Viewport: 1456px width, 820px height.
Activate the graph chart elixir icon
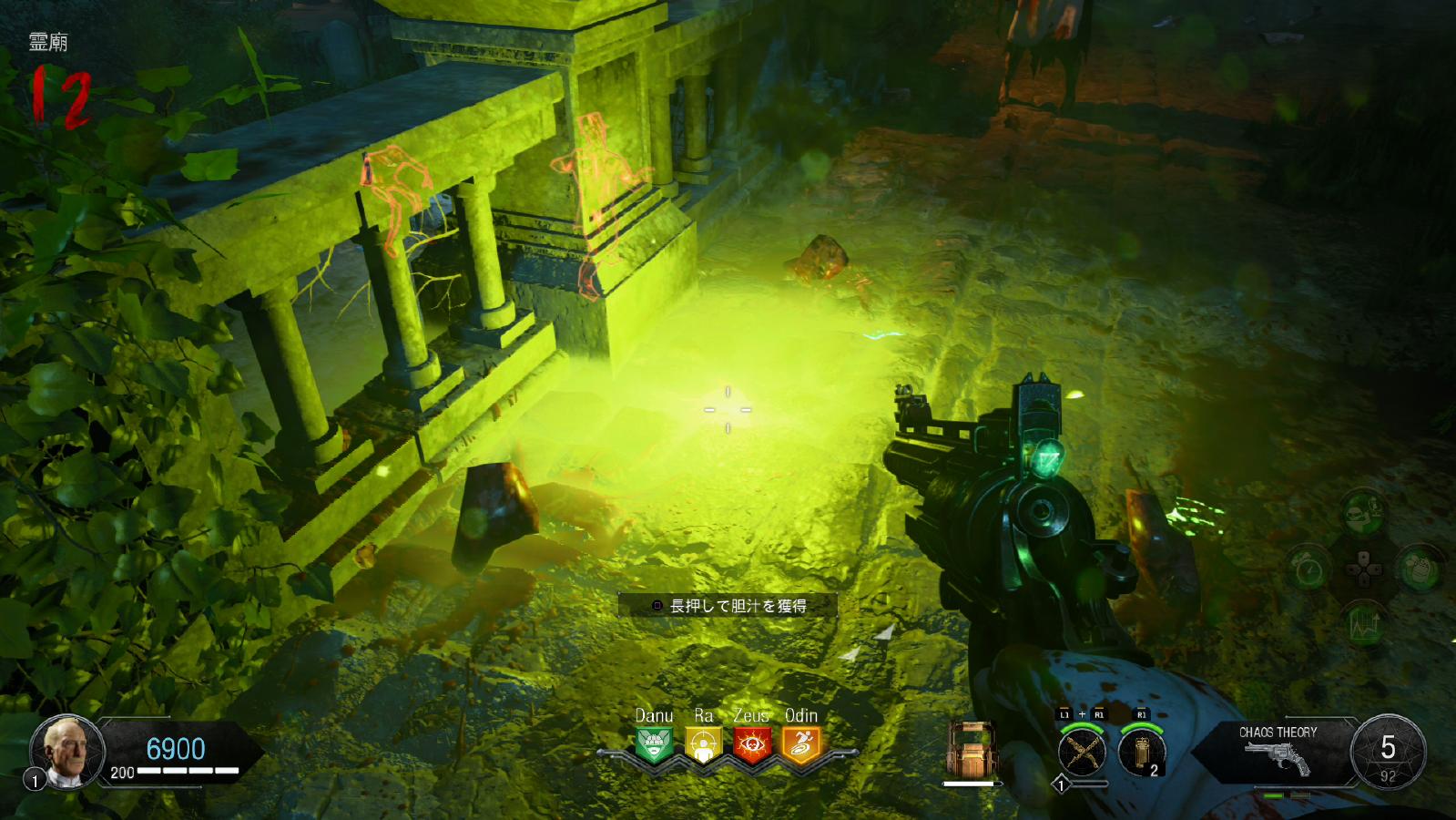click(x=1363, y=625)
